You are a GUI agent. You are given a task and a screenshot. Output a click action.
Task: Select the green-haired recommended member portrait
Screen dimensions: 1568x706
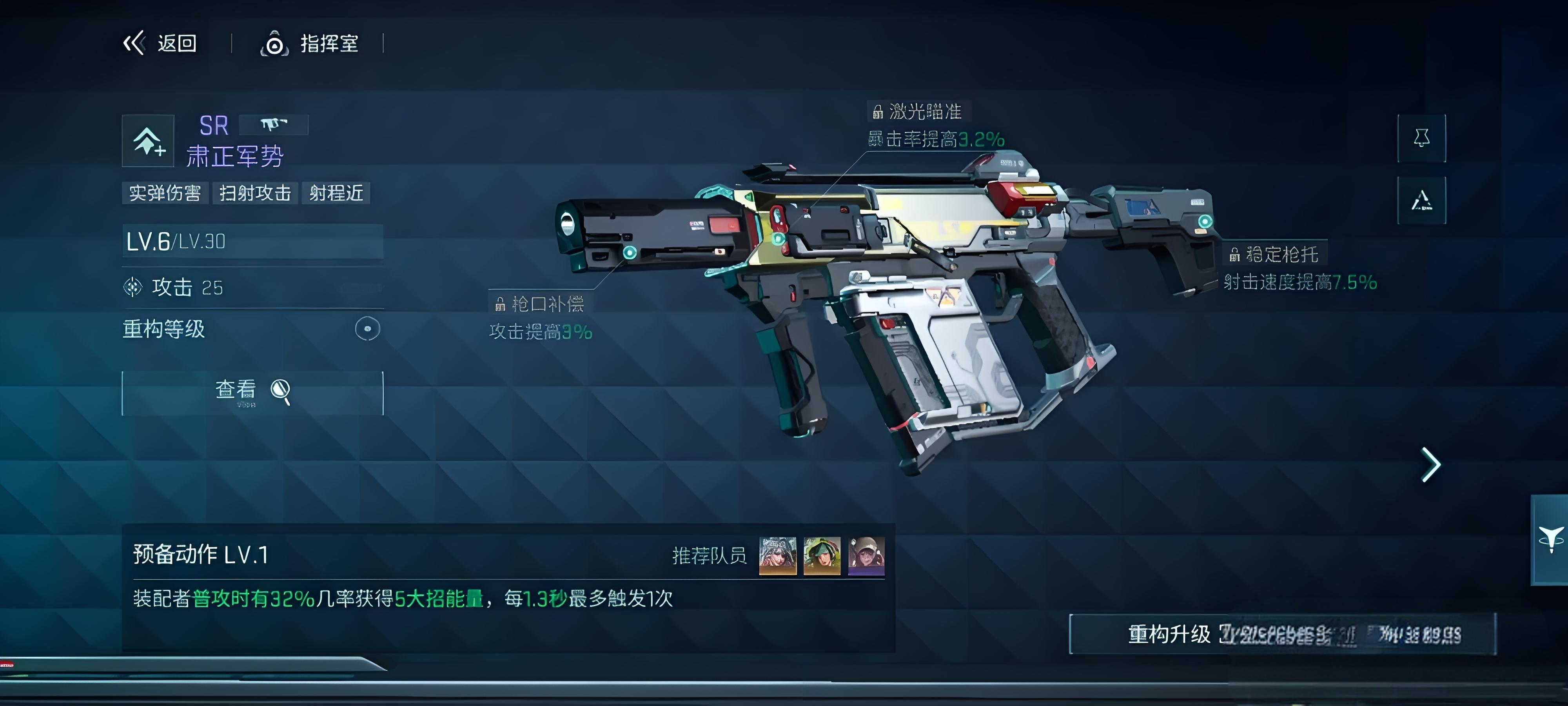tap(822, 555)
